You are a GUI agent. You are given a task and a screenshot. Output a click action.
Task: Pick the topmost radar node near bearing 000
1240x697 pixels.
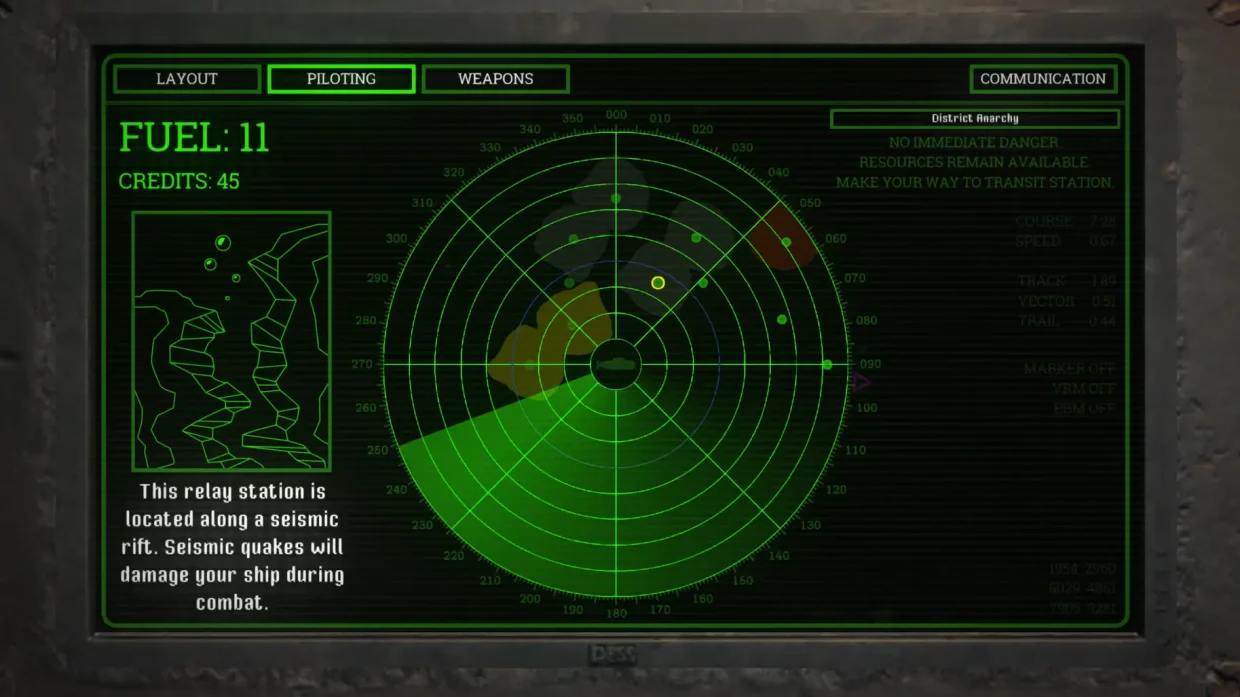click(x=616, y=198)
